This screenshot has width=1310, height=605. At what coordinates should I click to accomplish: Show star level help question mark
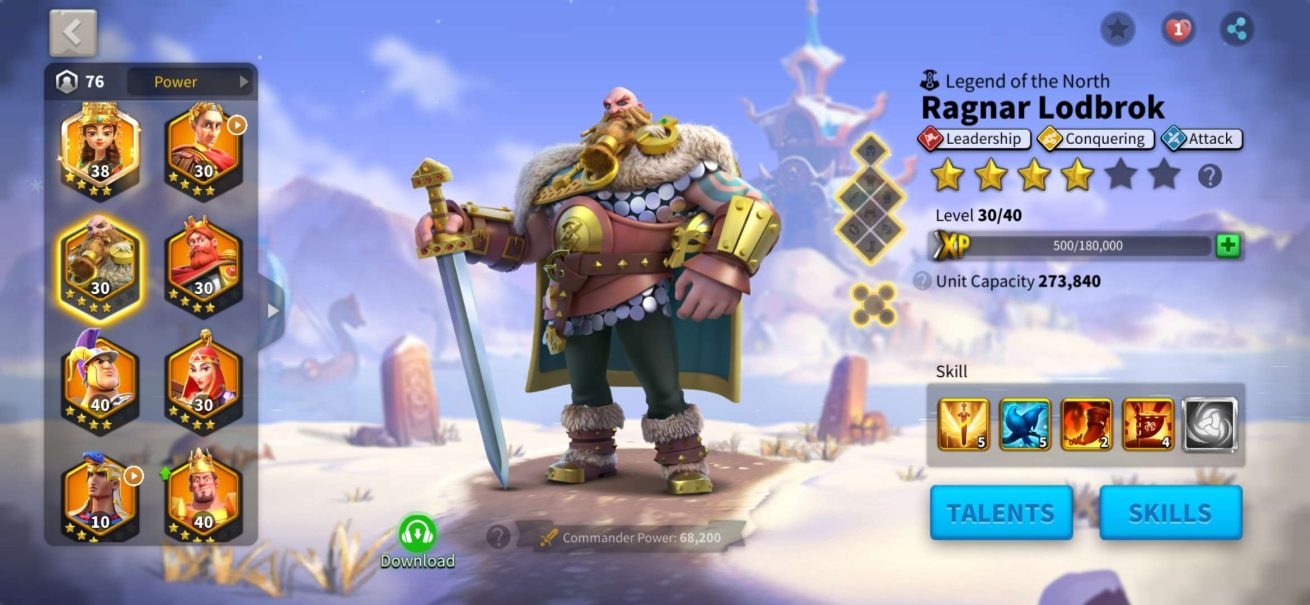1210,177
